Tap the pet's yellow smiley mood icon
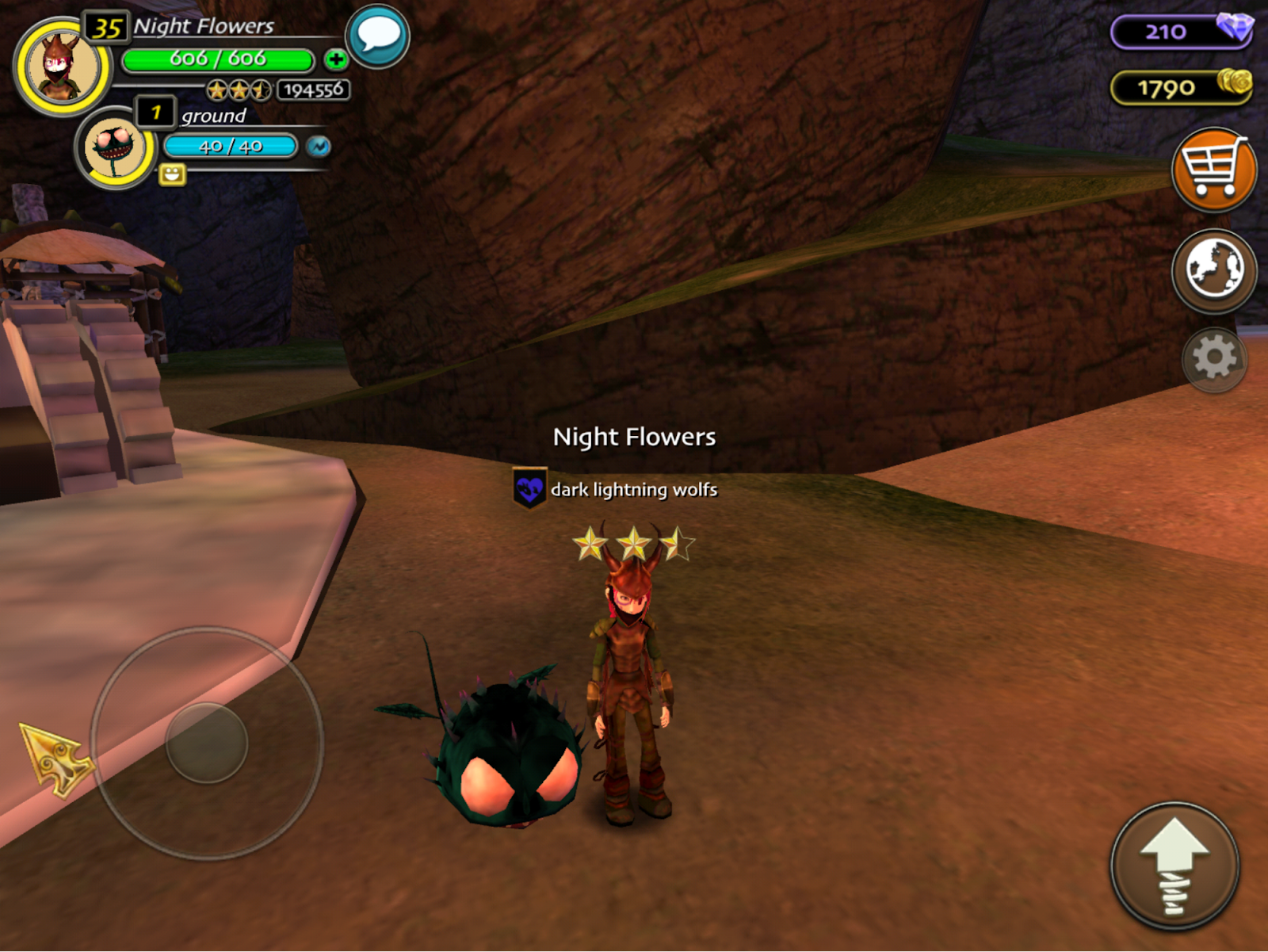This screenshot has height=952, width=1268. pos(172,174)
